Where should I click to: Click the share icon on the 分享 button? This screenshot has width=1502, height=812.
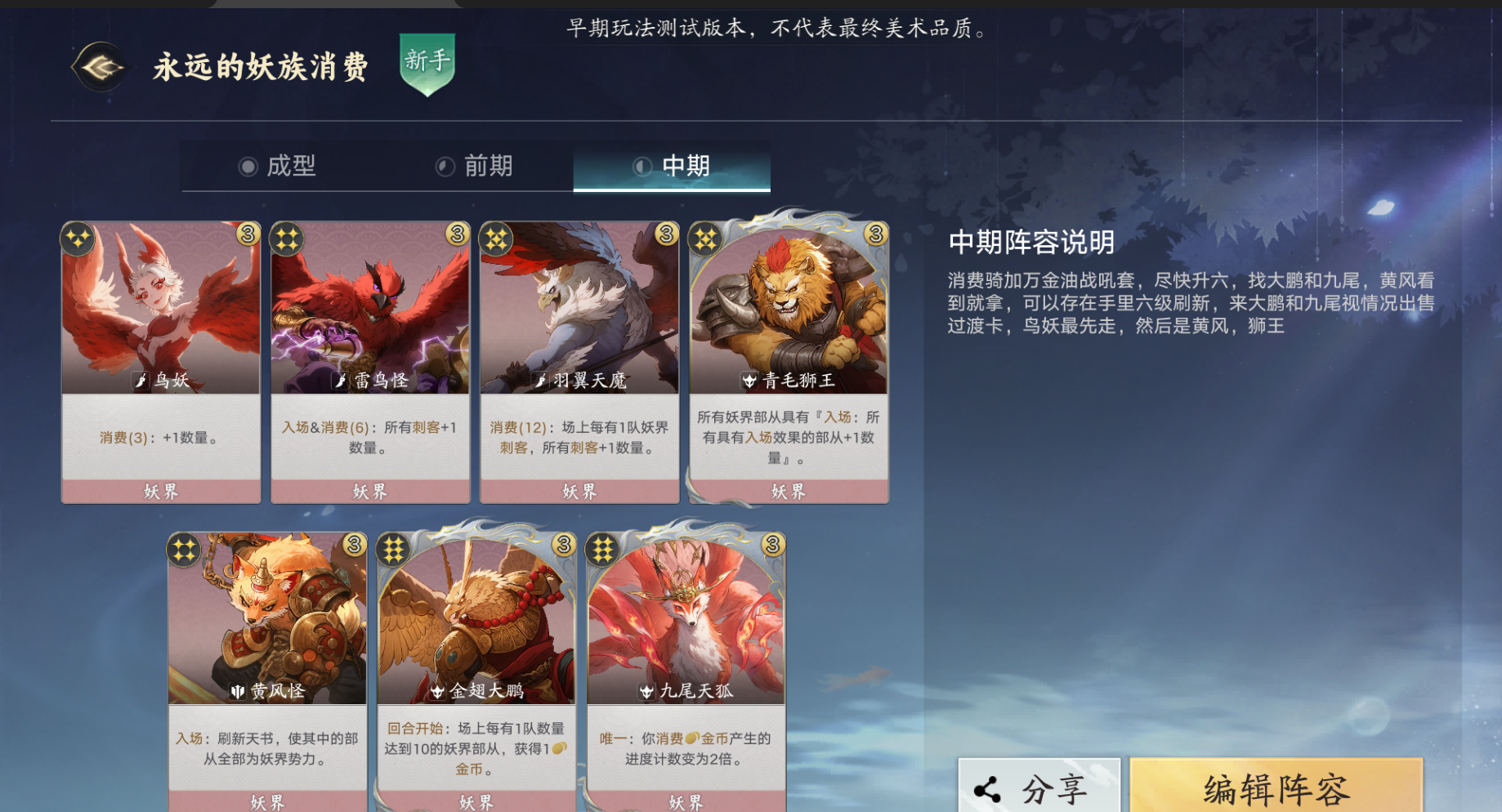[x=988, y=788]
